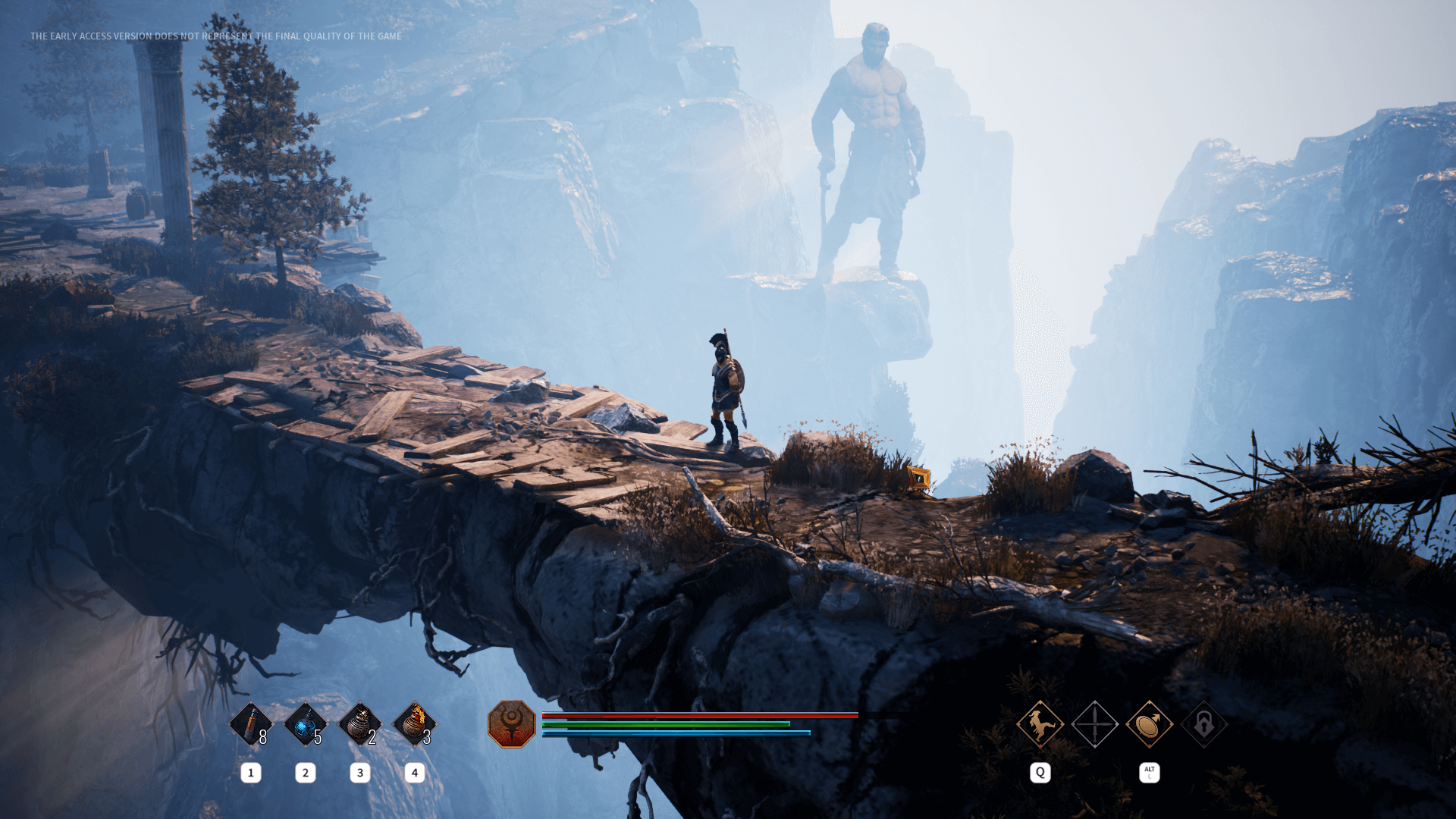The height and width of the screenshot is (819, 1456).
Task: Activate the kick ability
Action: (x=1040, y=724)
